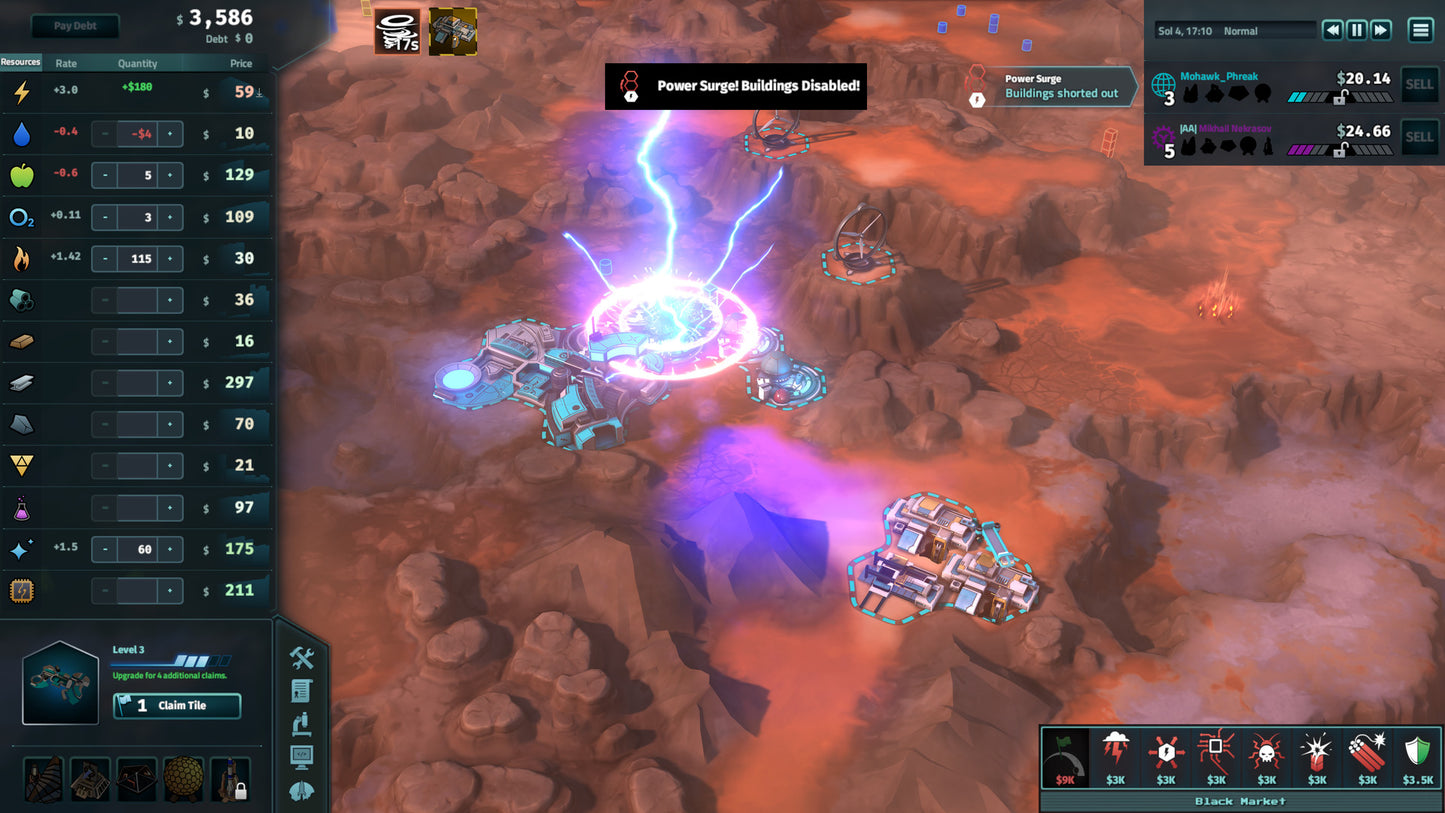Claim a tile with the Claim Tile button
The height and width of the screenshot is (813, 1445).
[177, 706]
